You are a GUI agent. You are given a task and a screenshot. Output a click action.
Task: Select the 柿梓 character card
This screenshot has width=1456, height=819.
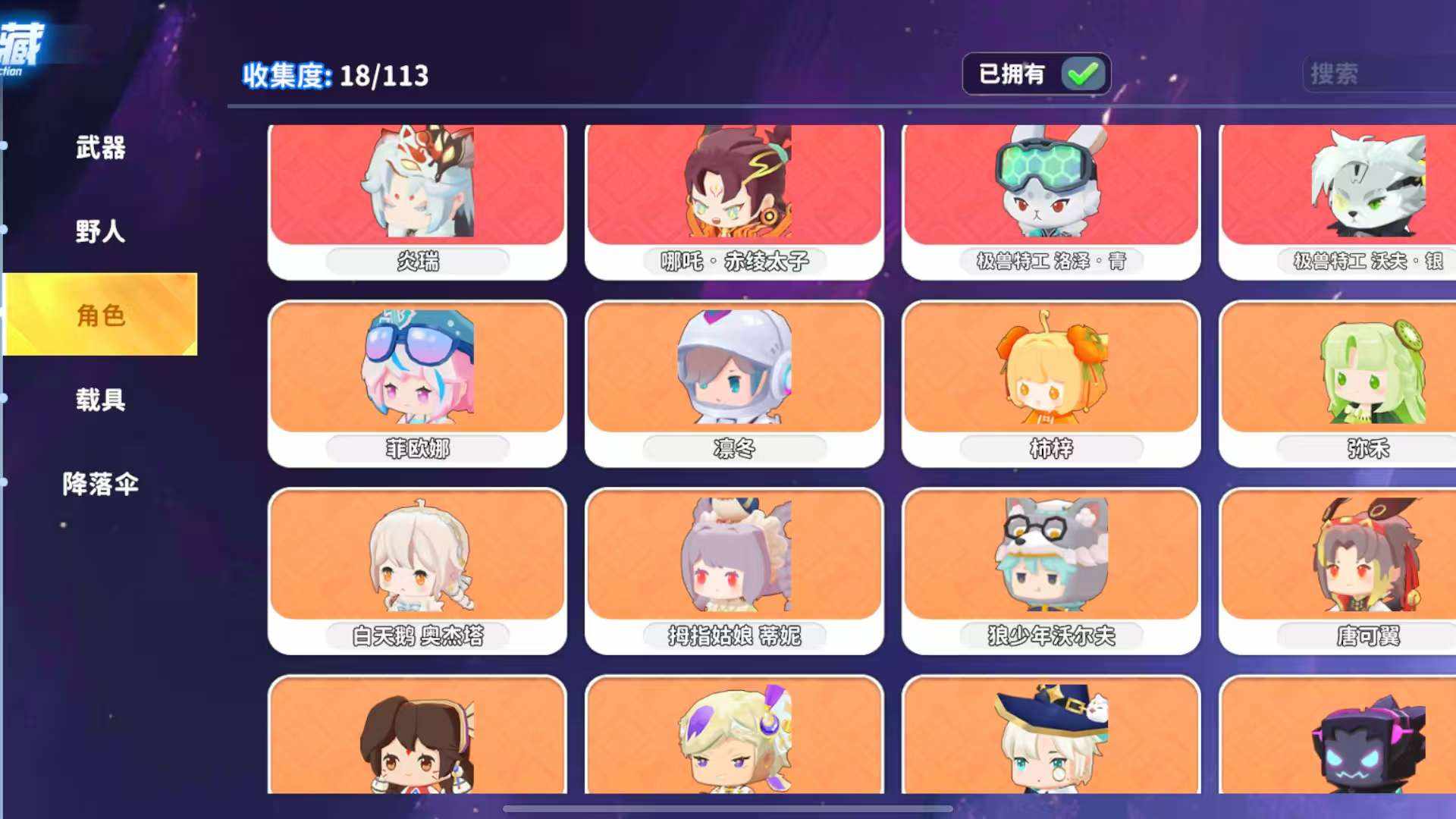(x=1051, y=383)
